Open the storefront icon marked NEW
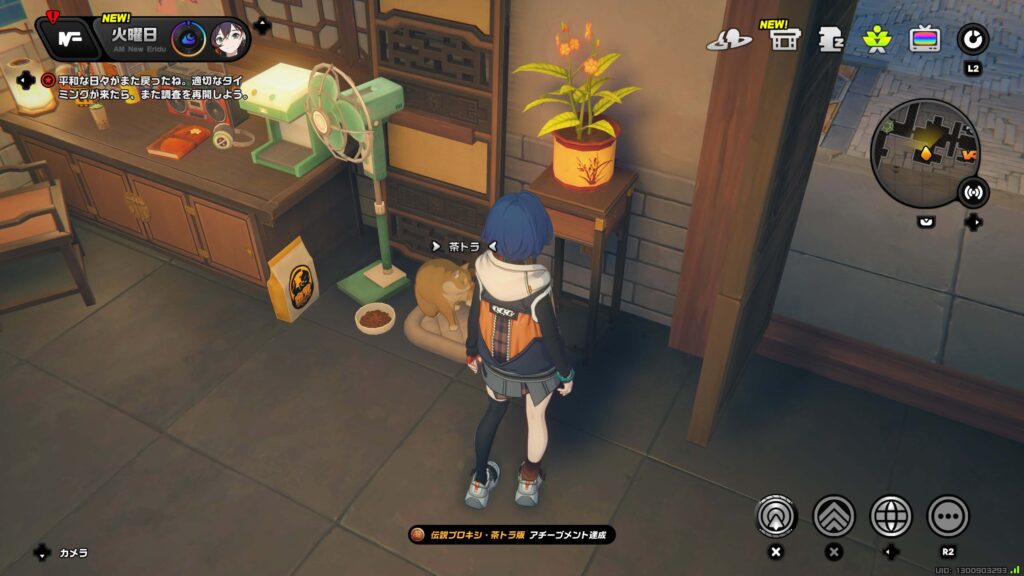This screenshot has height=576, width=1024. coord(784,40)
